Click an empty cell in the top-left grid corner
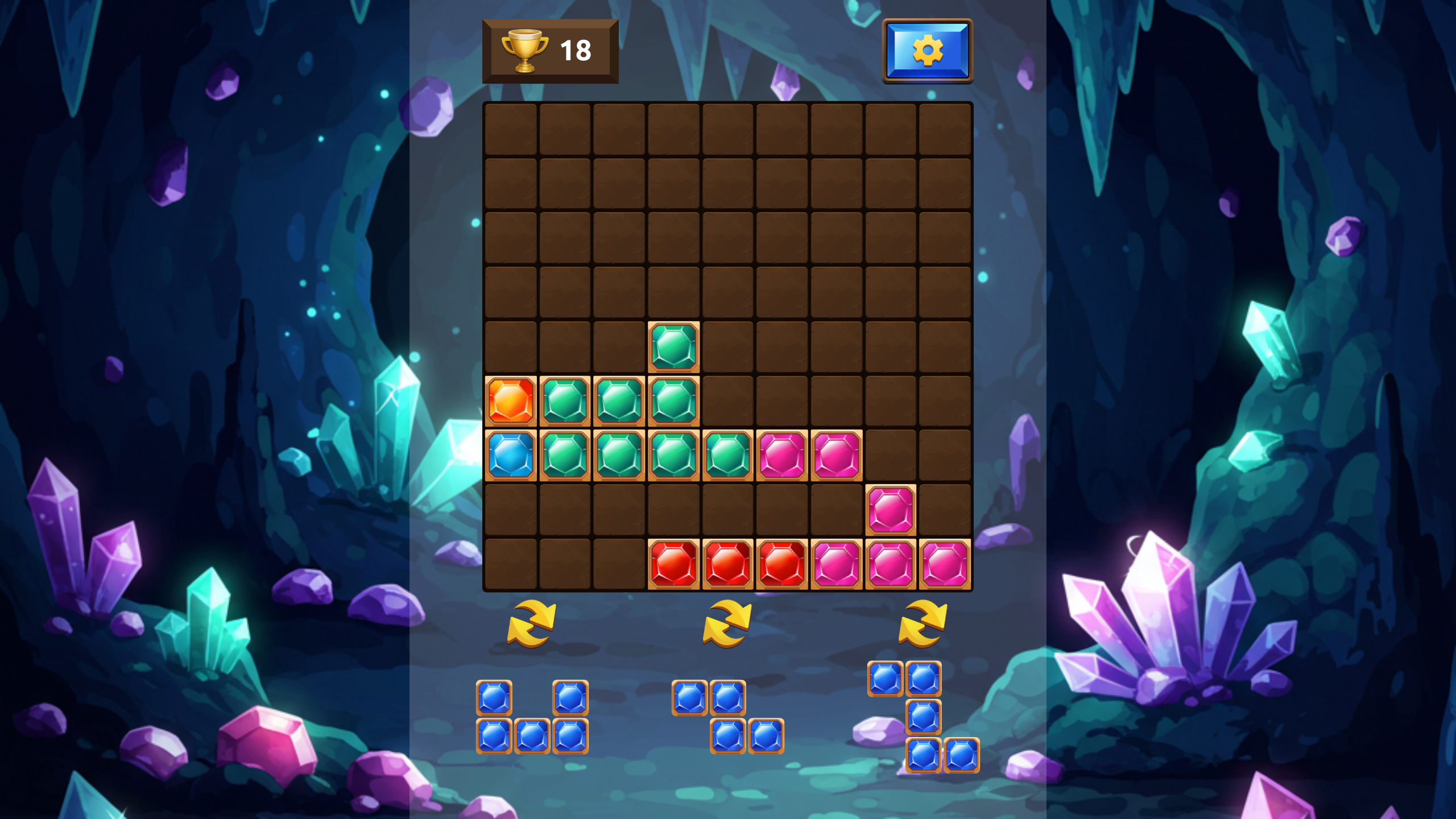 point(510,129)
